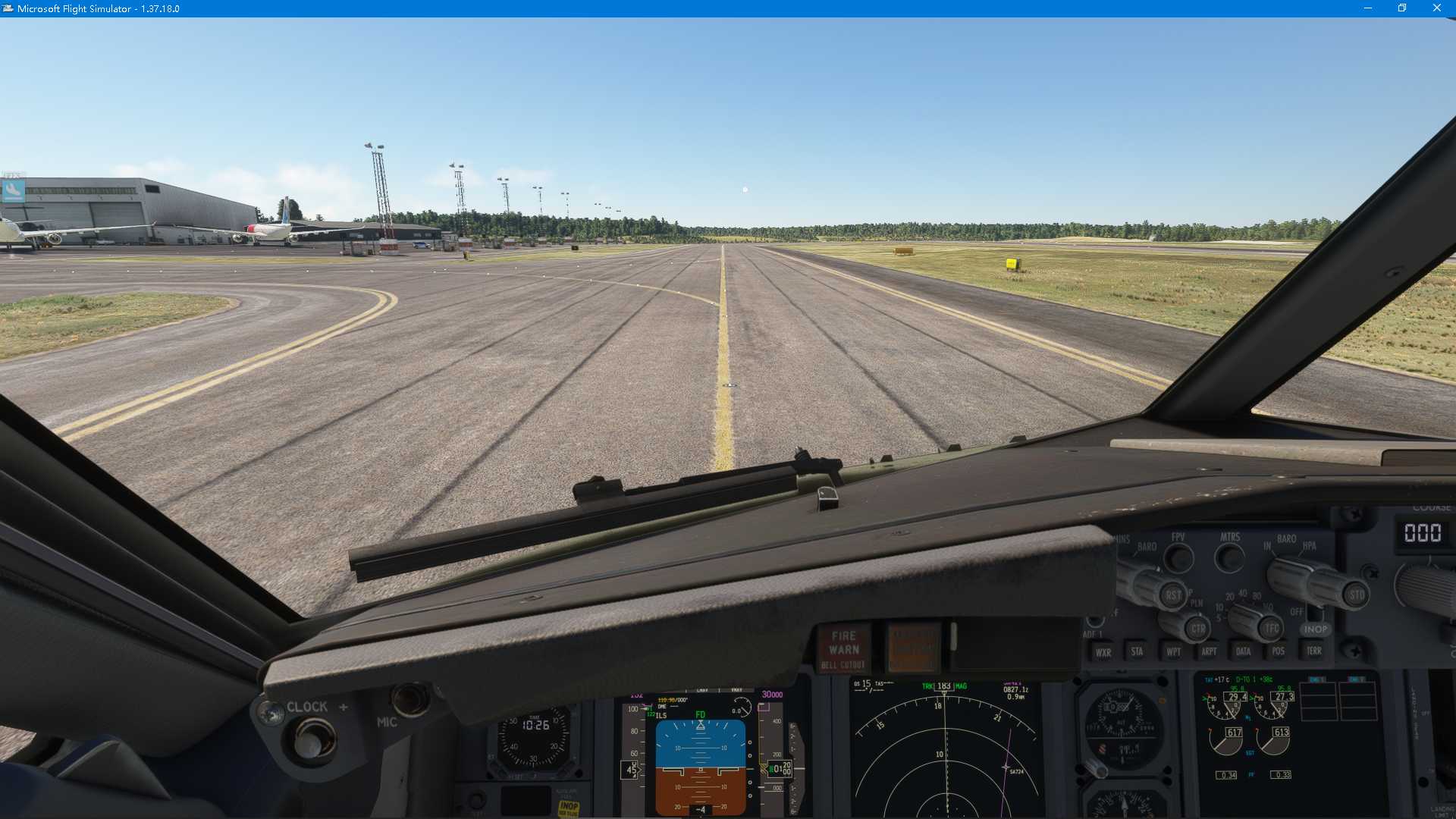Activate the TERR terrain display button
This screenshot has height=819, width=1456.
(x=1314, y=652)
